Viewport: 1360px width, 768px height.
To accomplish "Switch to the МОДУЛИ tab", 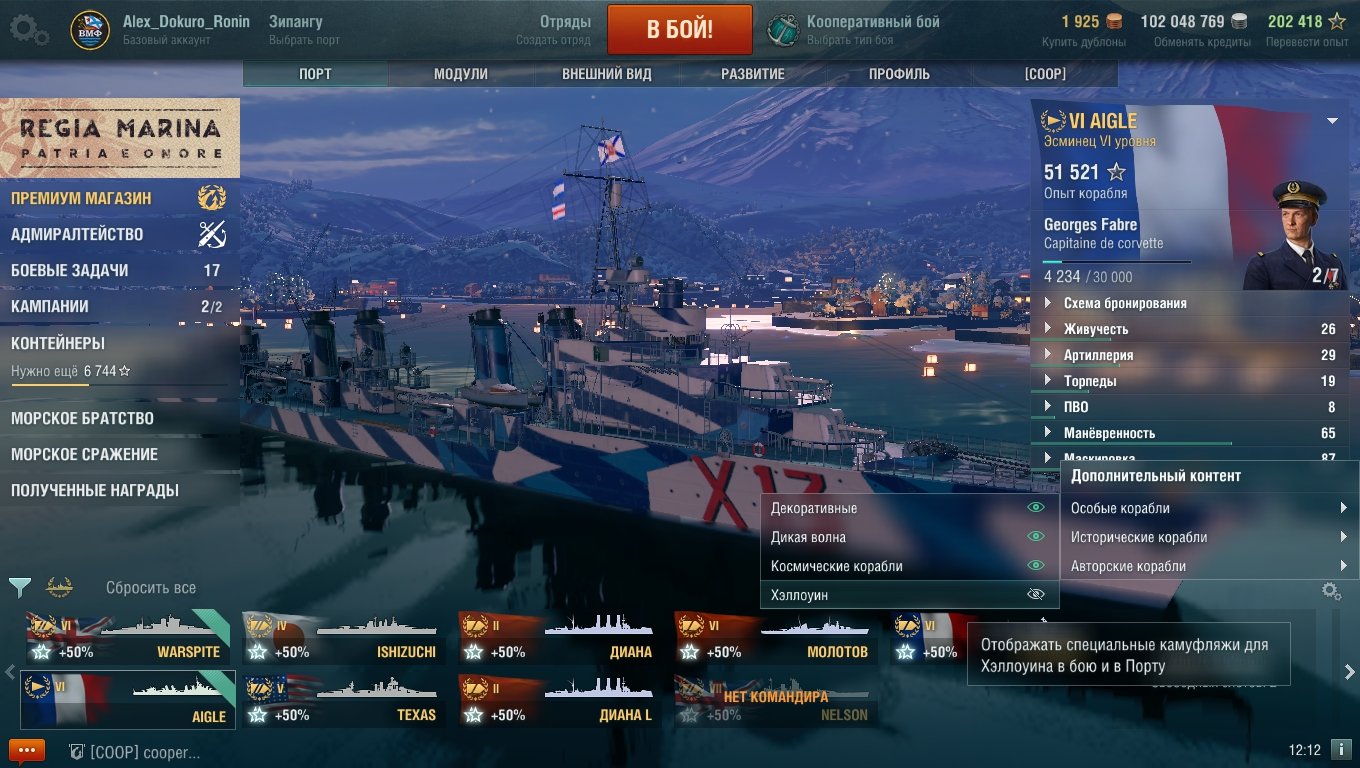I will coord(460,74).
